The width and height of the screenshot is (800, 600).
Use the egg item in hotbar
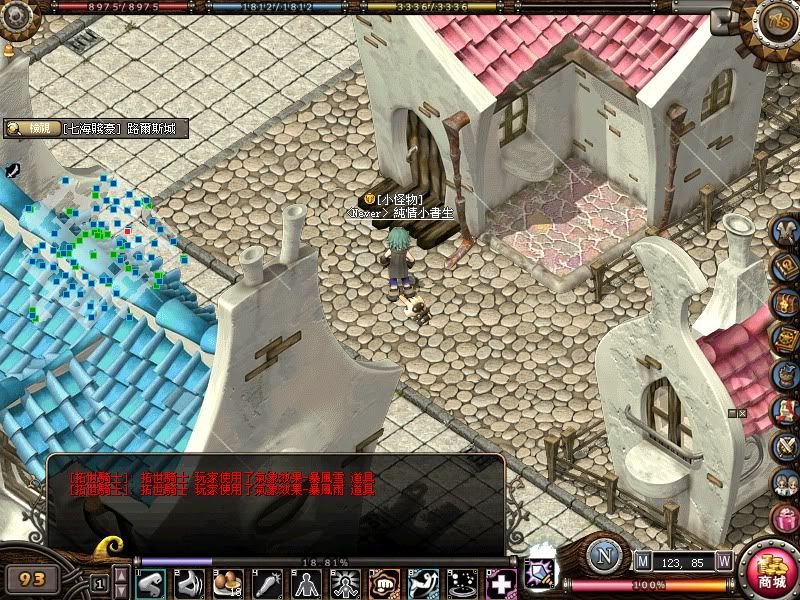[229, 583]
